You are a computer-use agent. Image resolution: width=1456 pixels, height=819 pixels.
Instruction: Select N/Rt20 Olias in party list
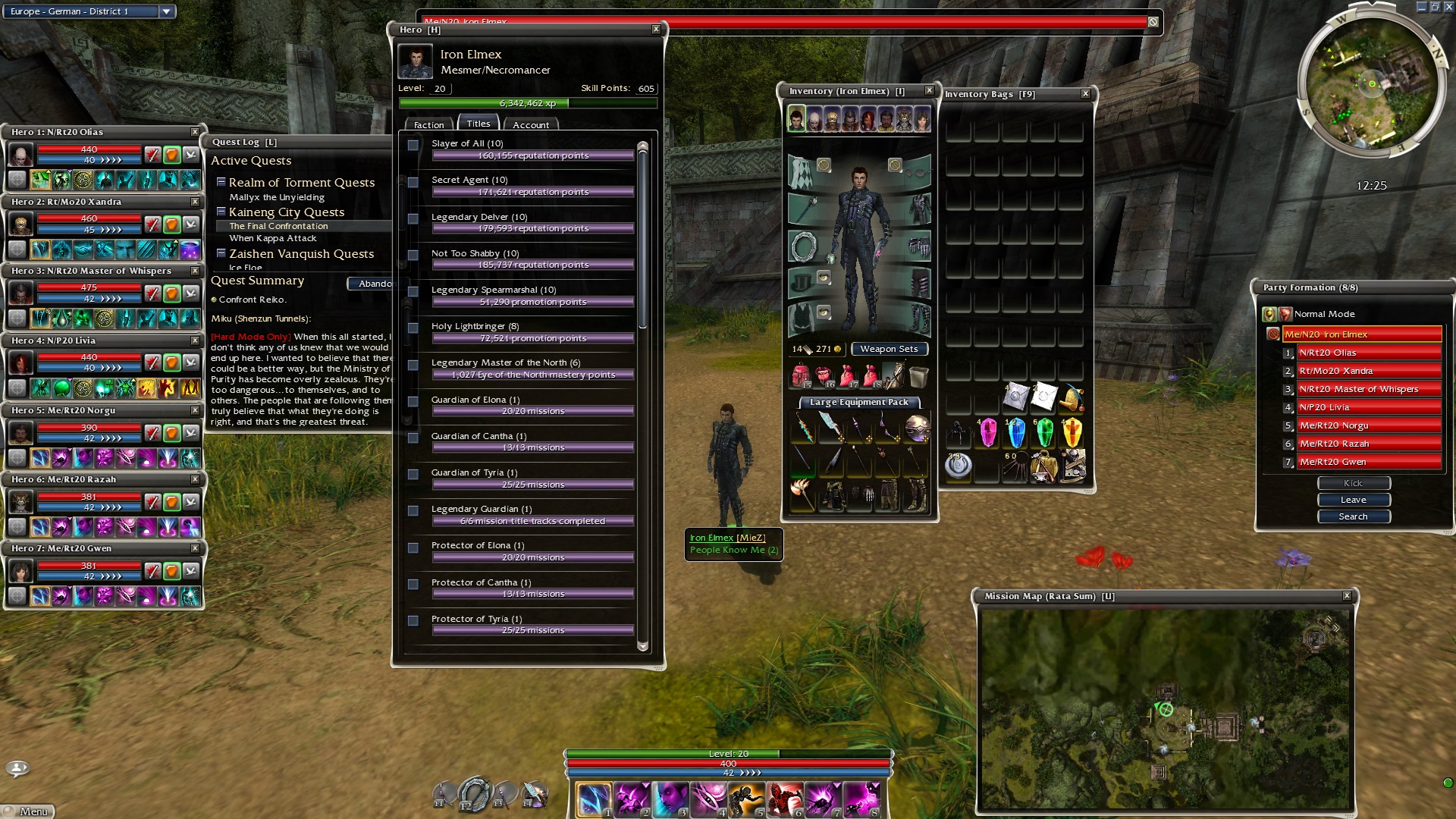(x=1368, y=353)
